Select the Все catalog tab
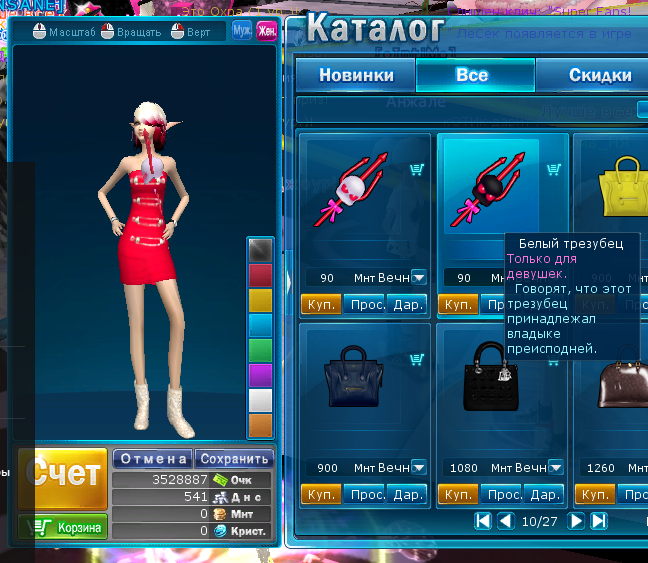Screen dimensions: 648x563 click(472, 75)
